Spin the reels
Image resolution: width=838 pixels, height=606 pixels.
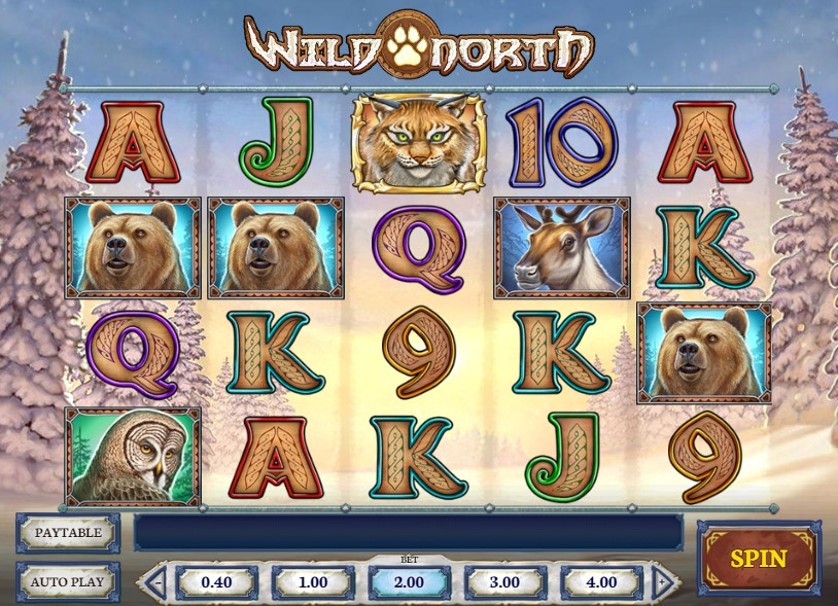click(x=759, y=559)
